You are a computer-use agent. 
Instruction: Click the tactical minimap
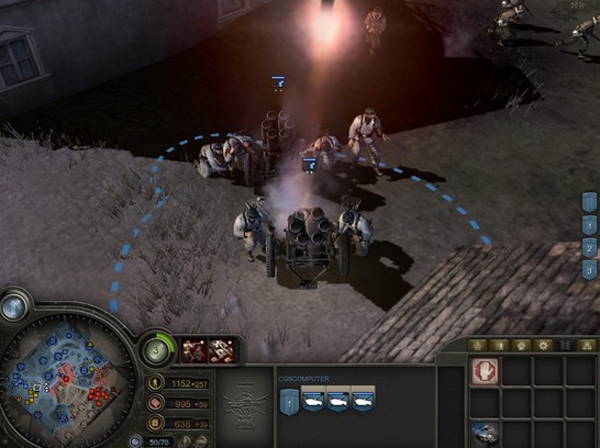click(x=63, y=375)
